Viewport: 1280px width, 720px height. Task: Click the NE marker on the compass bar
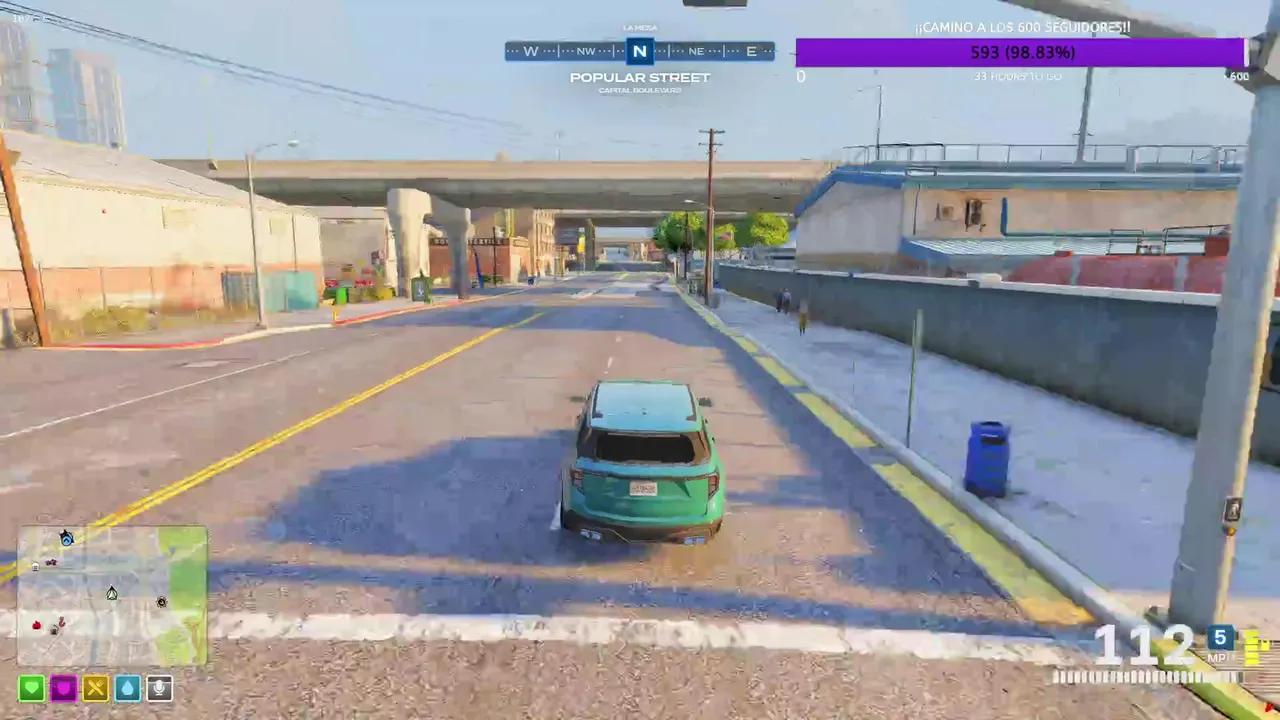[696, 51]
